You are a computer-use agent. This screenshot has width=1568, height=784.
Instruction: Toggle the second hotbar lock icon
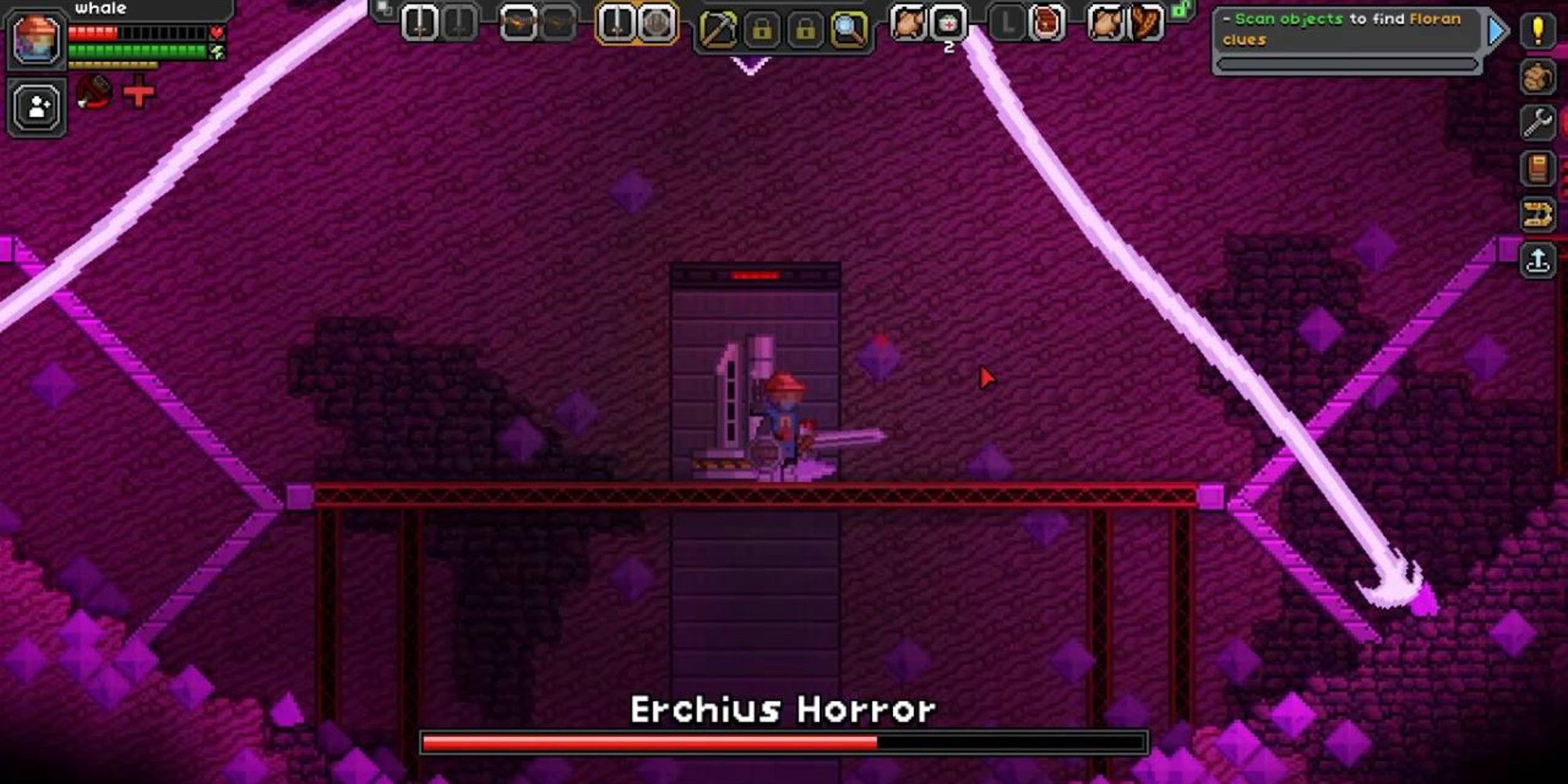click(x=804, y=27)
